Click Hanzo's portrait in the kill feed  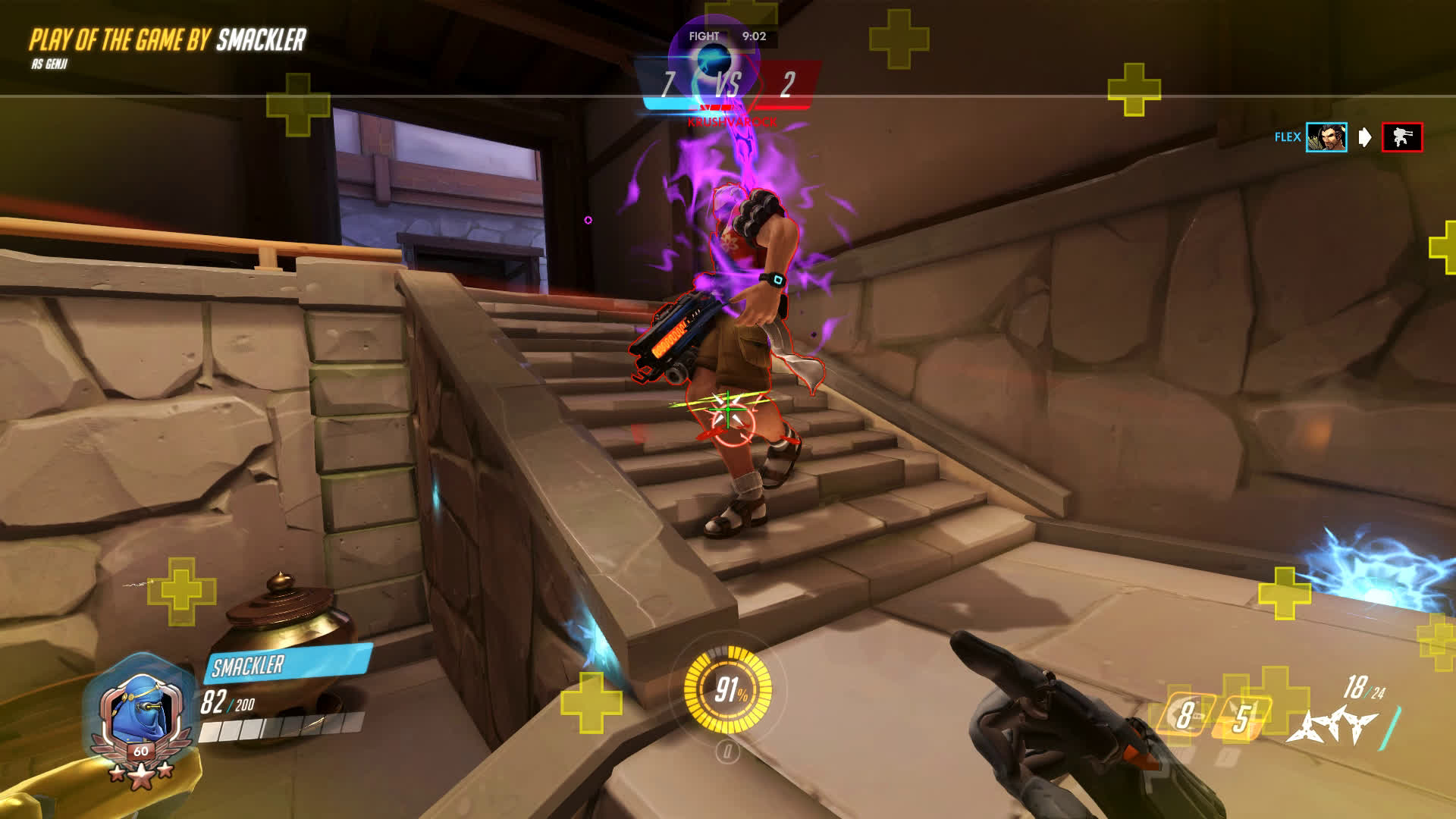(x=1326, y=137)
